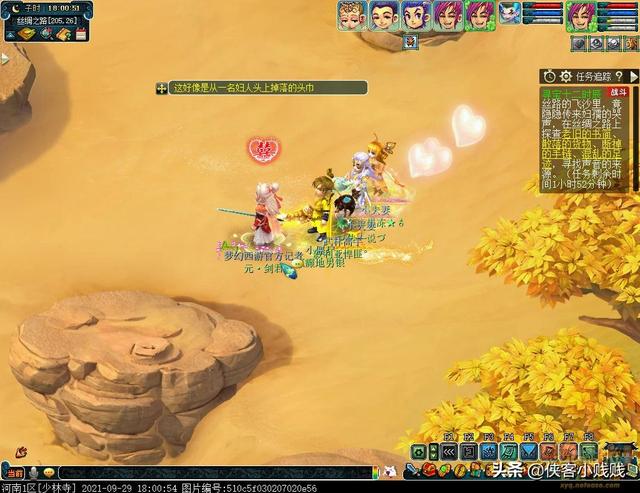Expand the arrow on the left screen edge

(x=4, y=59)
